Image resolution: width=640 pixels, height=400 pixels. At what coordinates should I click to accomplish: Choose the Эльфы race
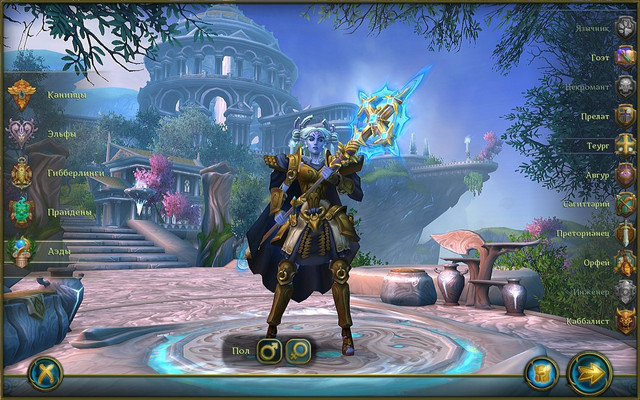tap(22, 133)
